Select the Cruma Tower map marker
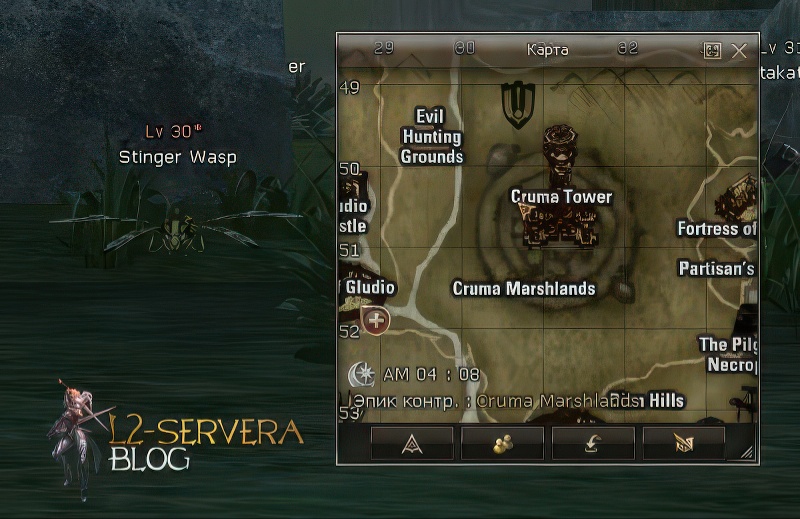The image size is (800, 519). click(561, 196)
